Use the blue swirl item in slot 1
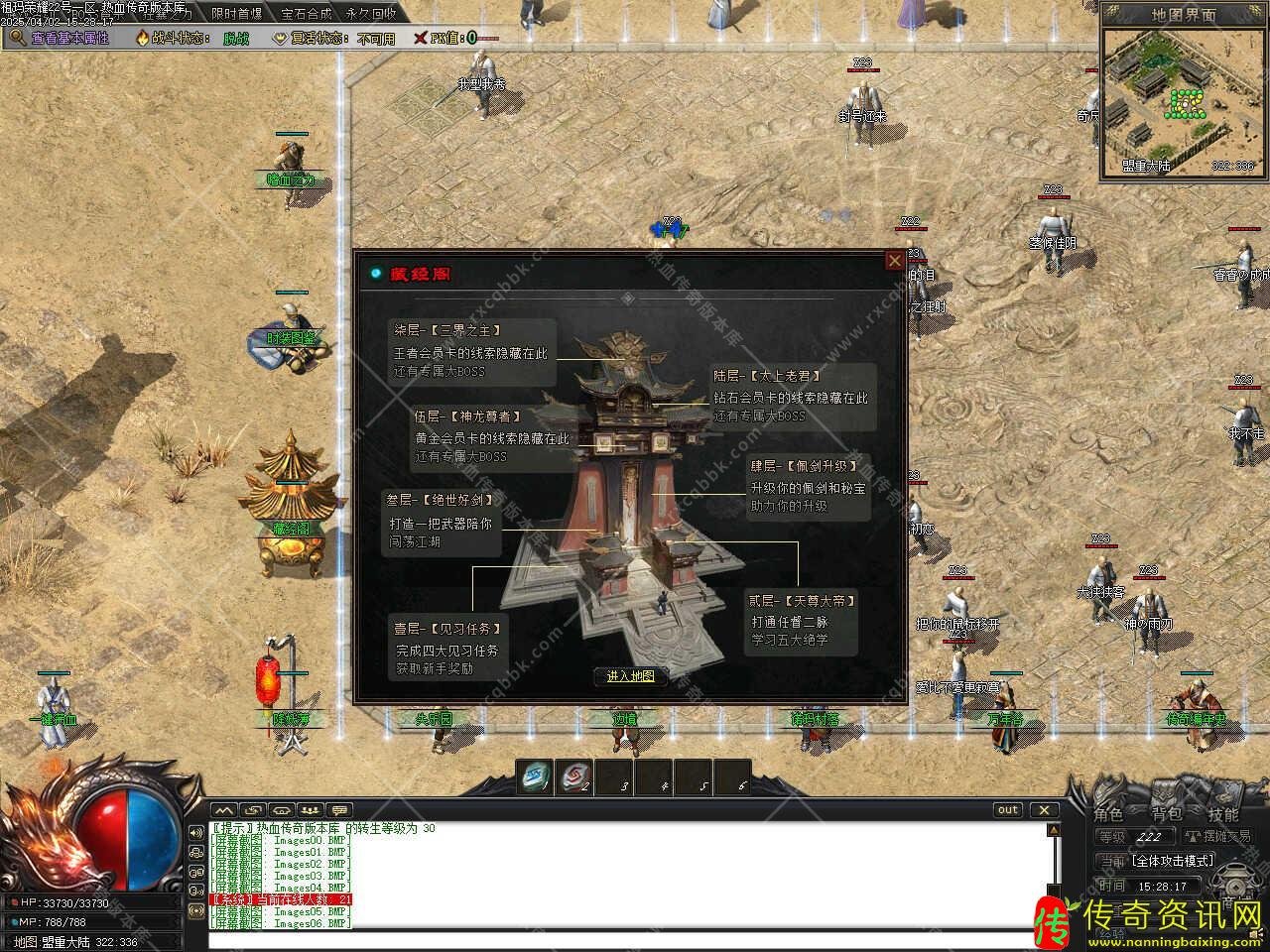Image resolution: width=1270 pixels, height=952 pixels. coord(538,775)
